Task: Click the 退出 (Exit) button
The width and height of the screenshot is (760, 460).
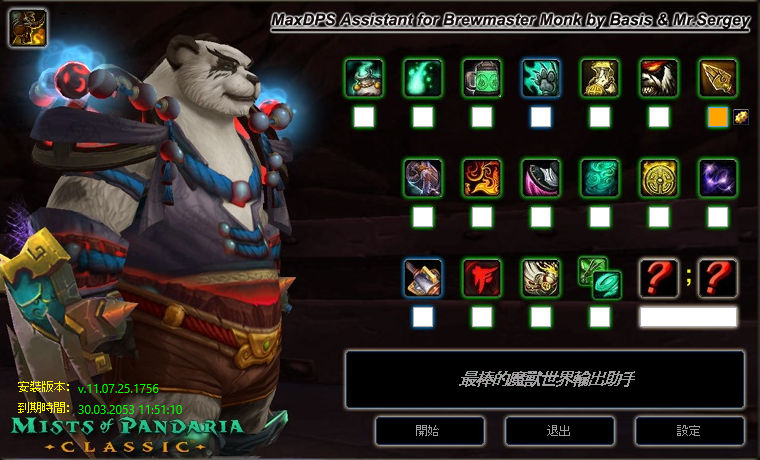Action: 559,431
